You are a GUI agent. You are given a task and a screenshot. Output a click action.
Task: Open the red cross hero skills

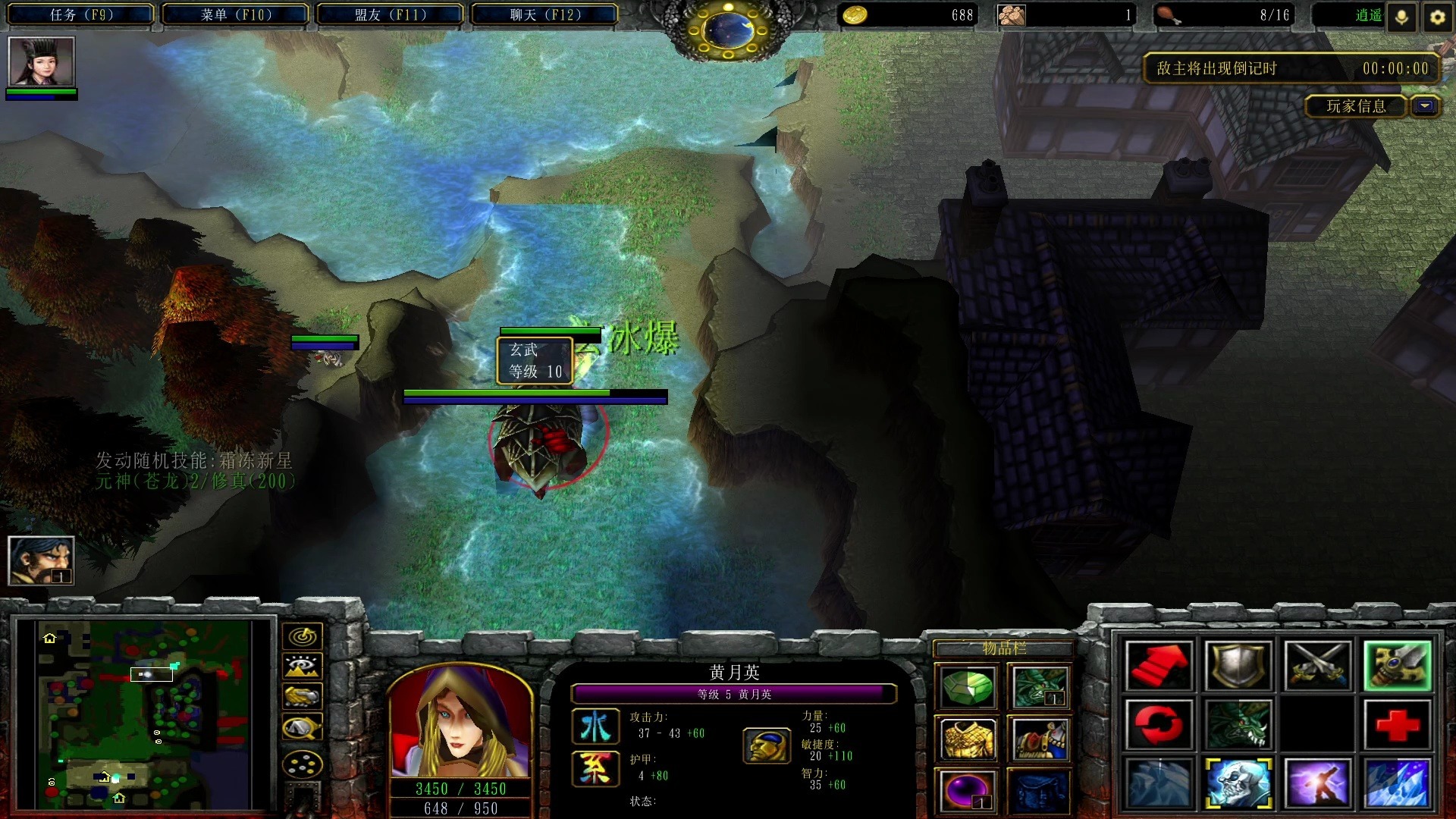[x=1397, y=724]
